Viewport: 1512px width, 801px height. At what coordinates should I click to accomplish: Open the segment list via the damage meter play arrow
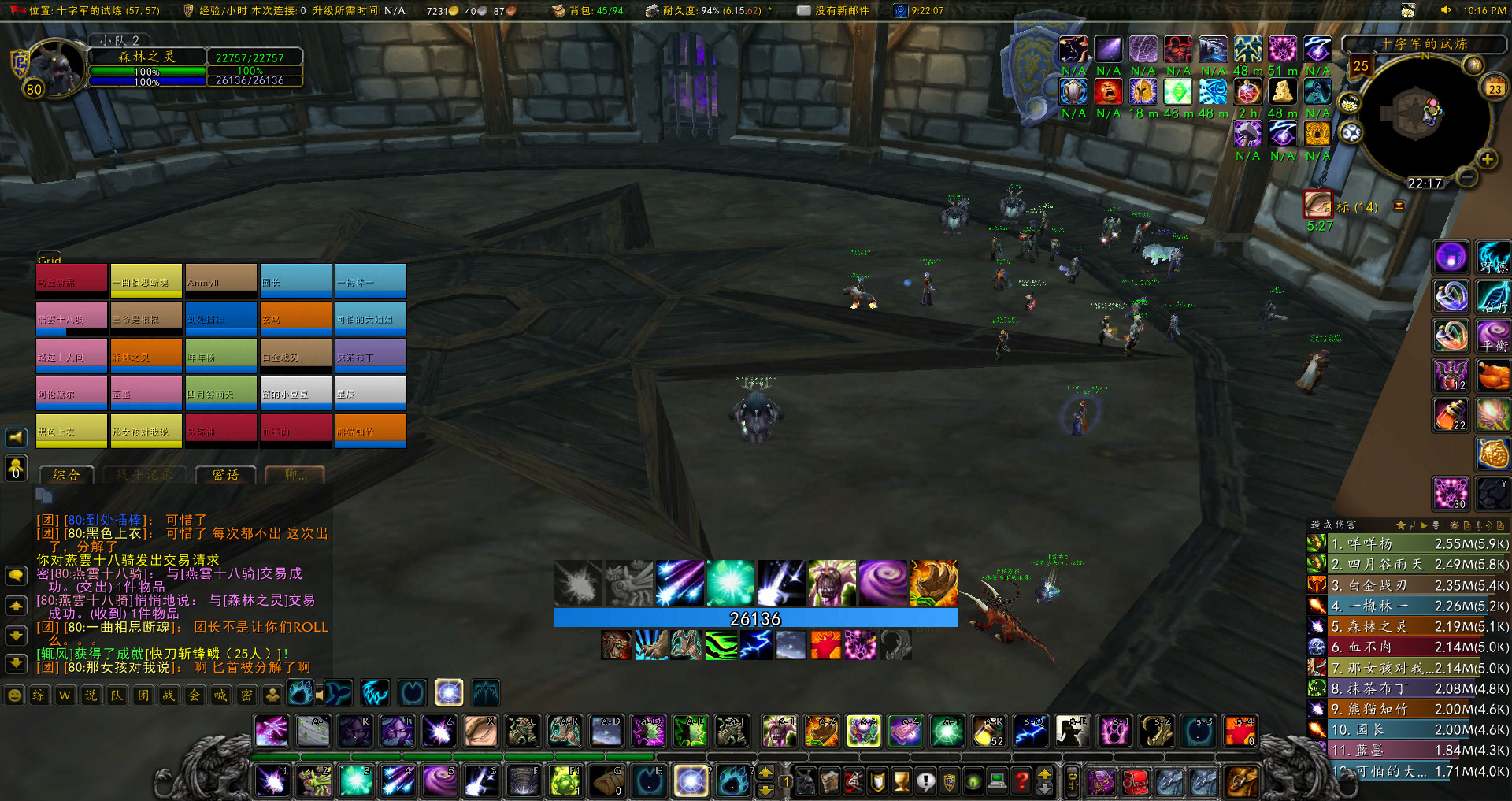(x=1424, y=526)
